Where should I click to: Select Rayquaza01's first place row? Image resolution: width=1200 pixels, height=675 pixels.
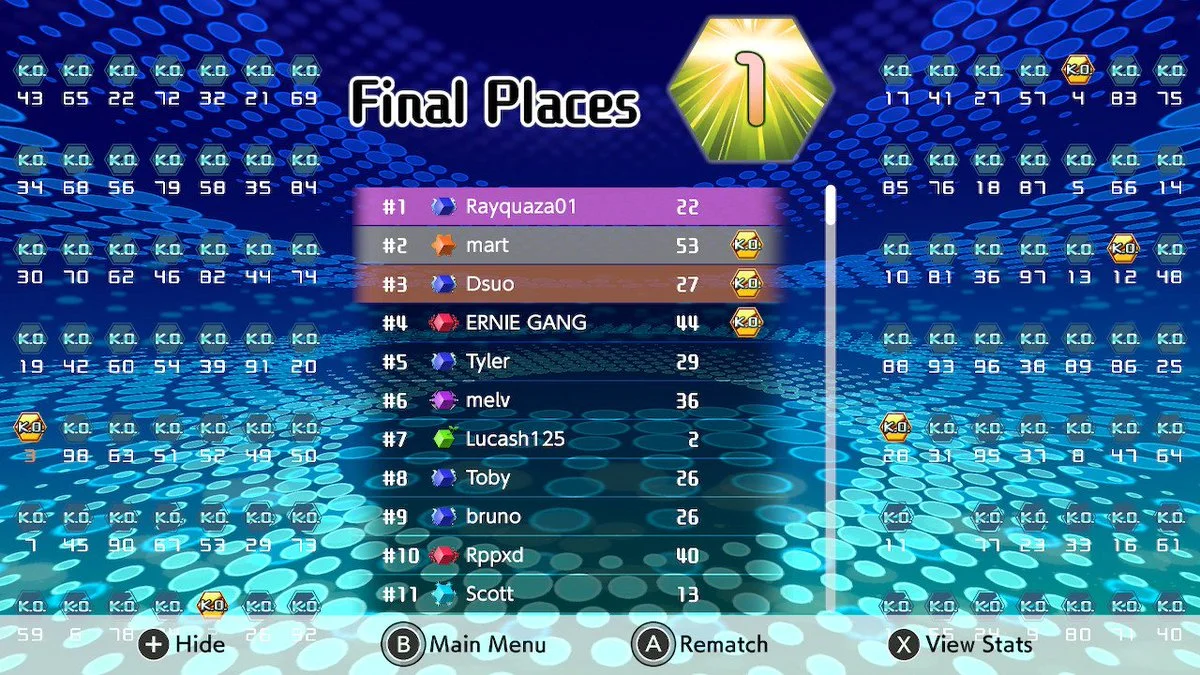(x=567, y=207)
